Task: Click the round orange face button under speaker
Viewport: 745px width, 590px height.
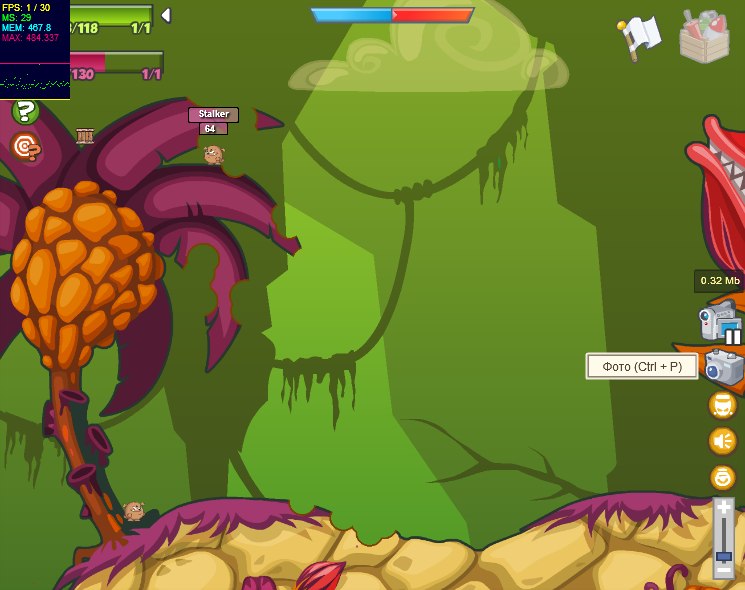Action: coord(722,477)
